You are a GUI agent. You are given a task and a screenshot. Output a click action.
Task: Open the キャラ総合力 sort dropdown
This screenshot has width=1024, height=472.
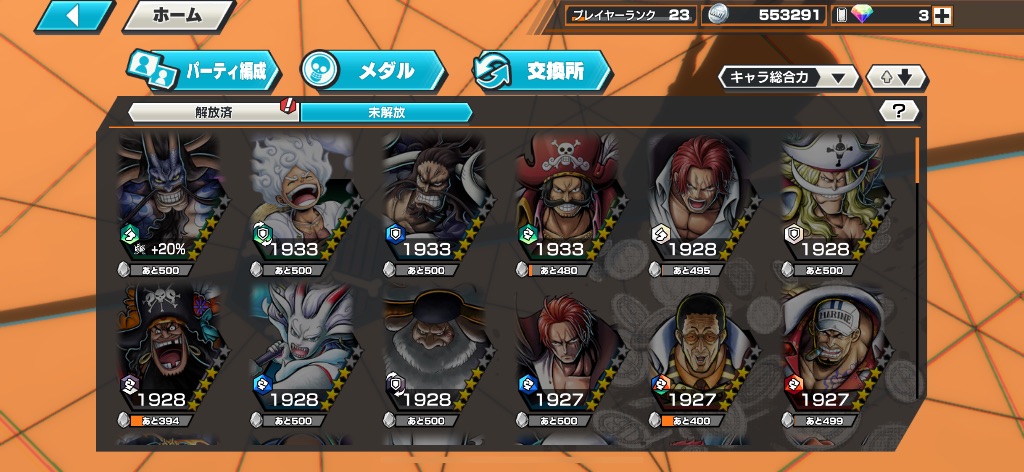click(788, 77)
